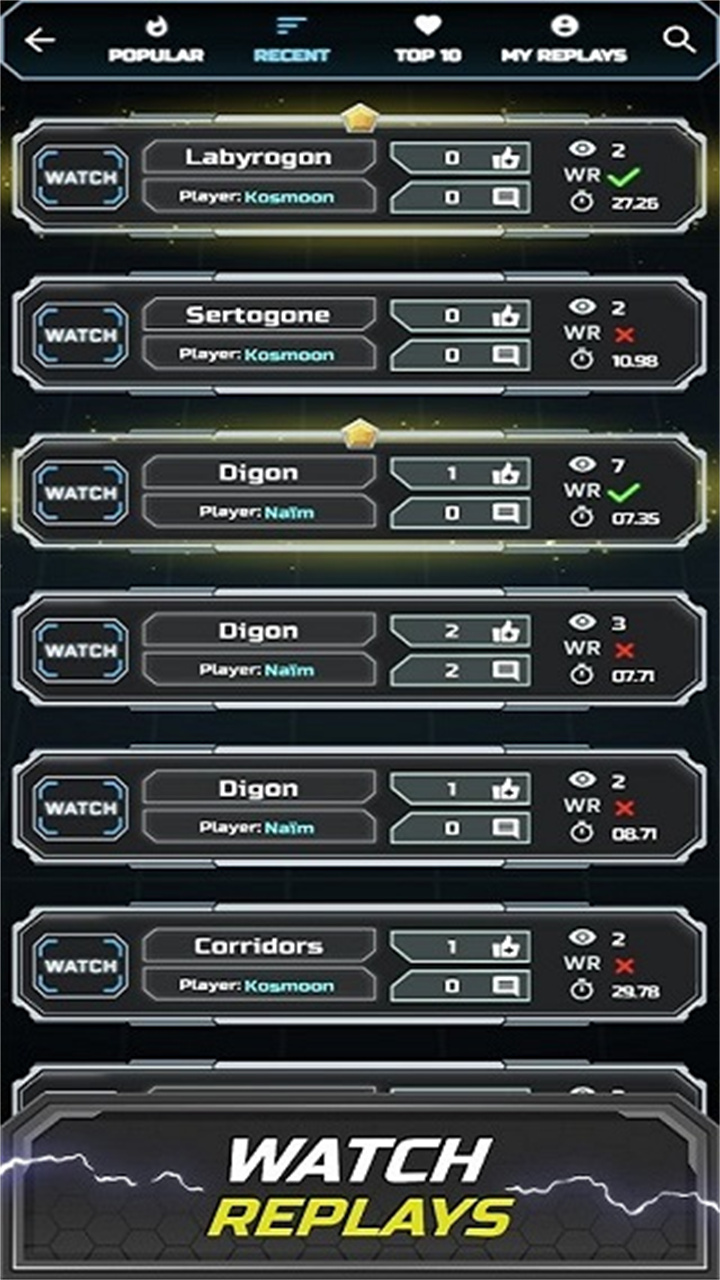
Task: Watch the Digon replay timed 07.71
Action: 81,651
